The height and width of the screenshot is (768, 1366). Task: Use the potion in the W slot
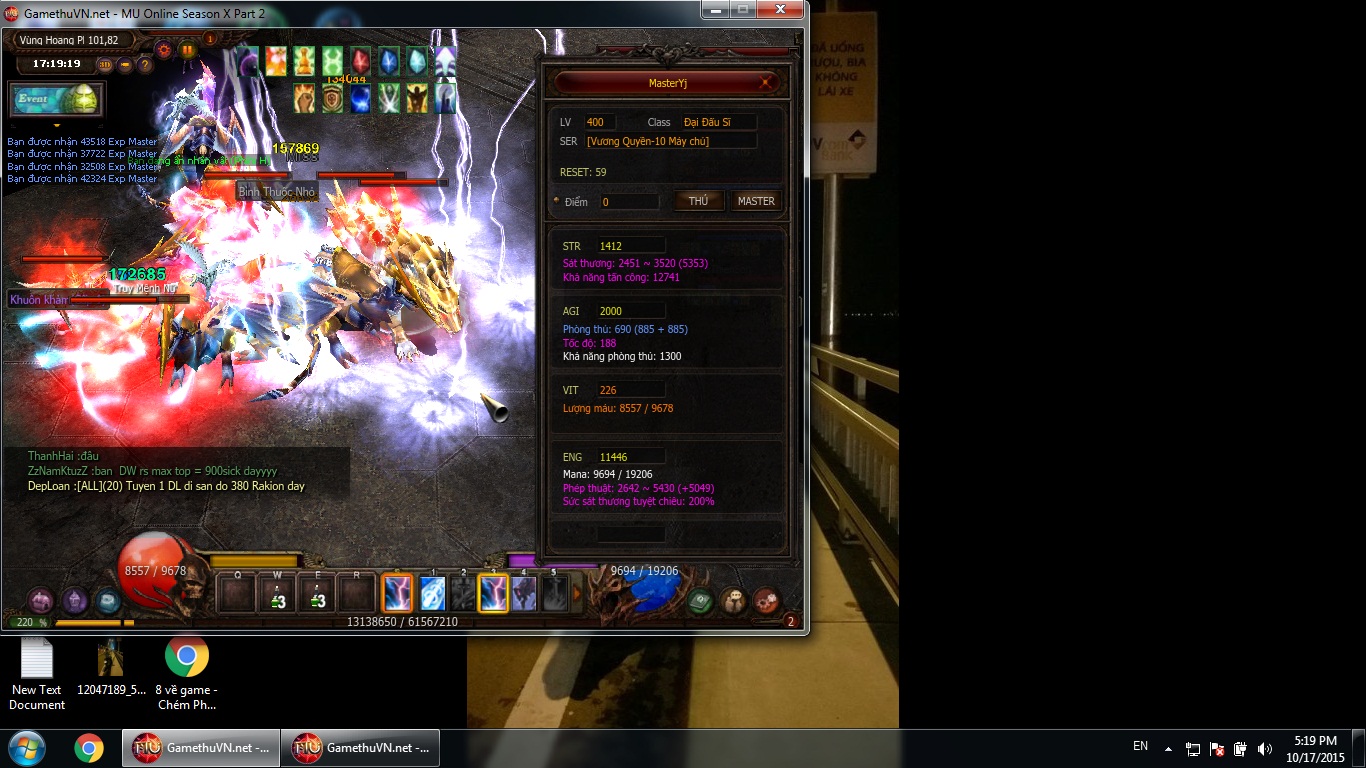coord(277,594)
